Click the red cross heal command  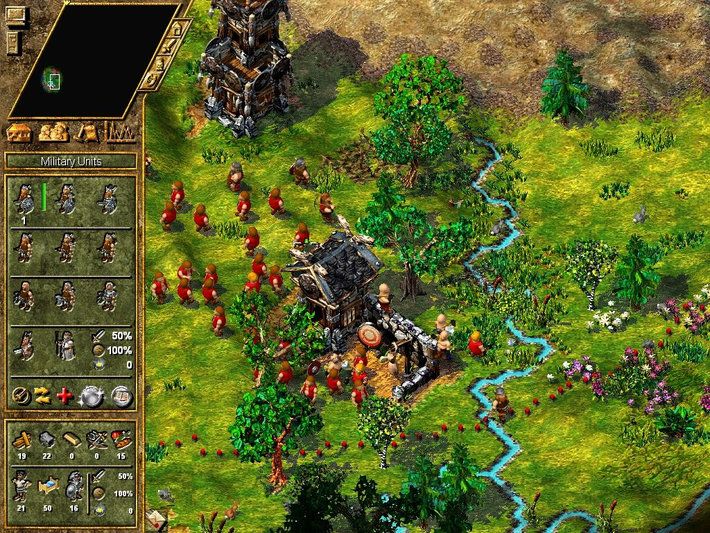[x=66, y=394]
